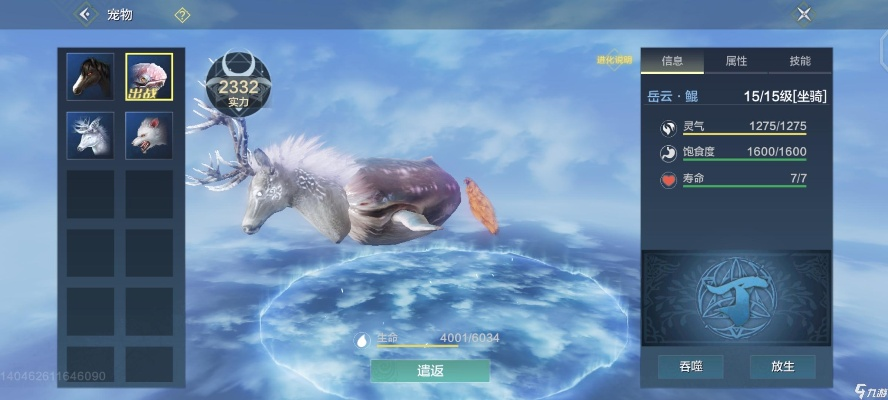
Task: Click the 放生 release button
Action: point(782,367)
